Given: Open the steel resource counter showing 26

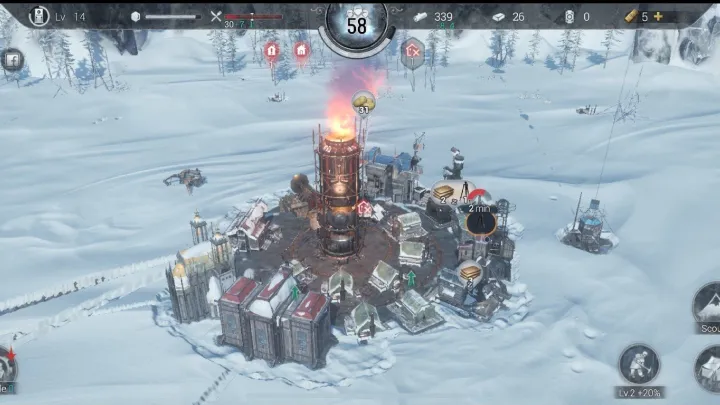Looking at the screenshot, I should (508, 17).
